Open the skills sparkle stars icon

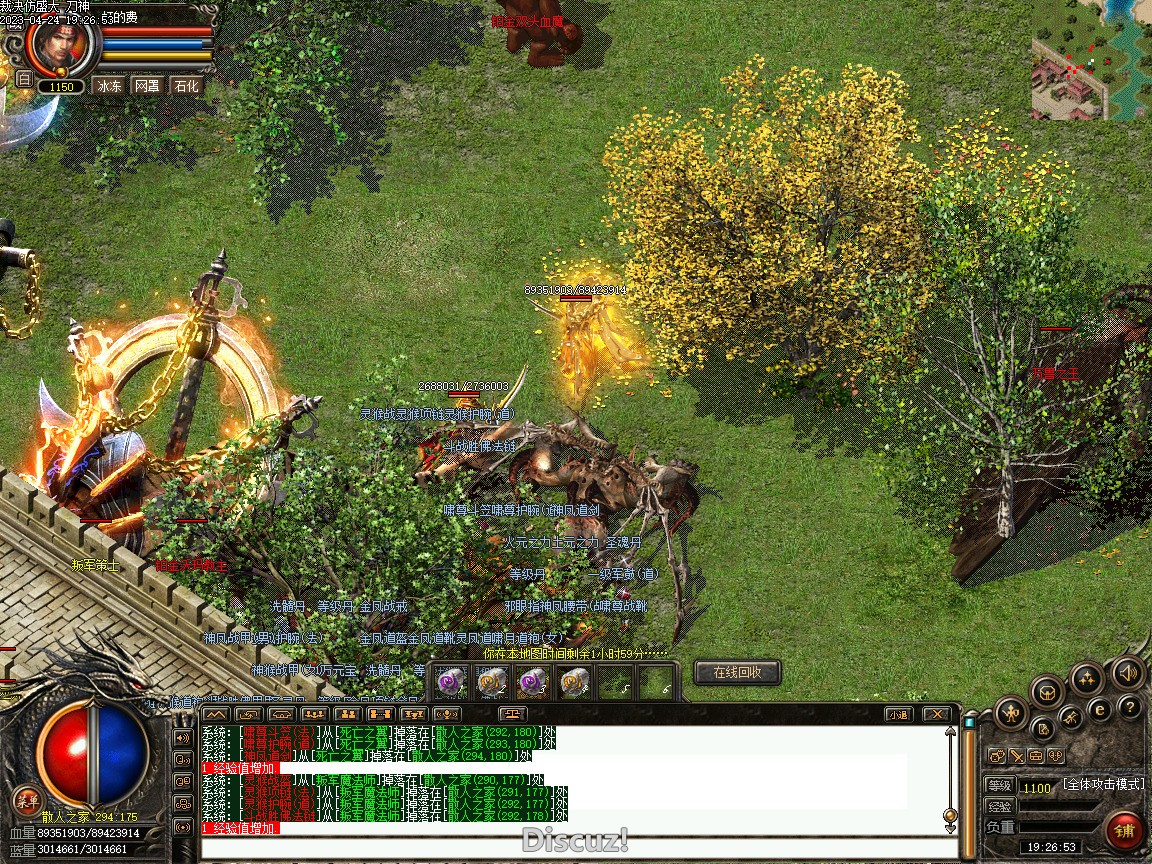[x=1087, y=678]
